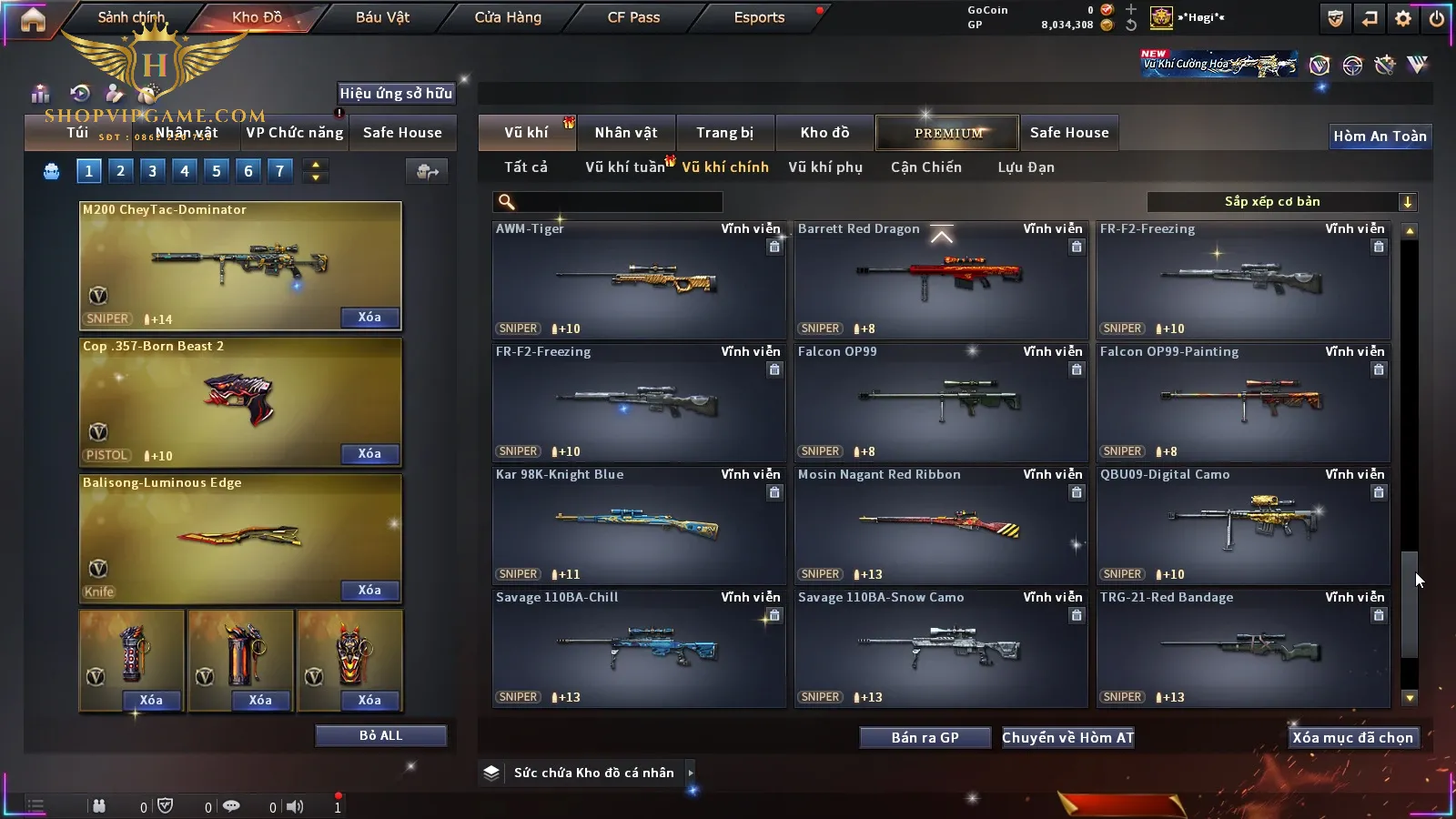Choose the Barrett Red Dragon rifle
1456x819 pixels.
point(940,280)
